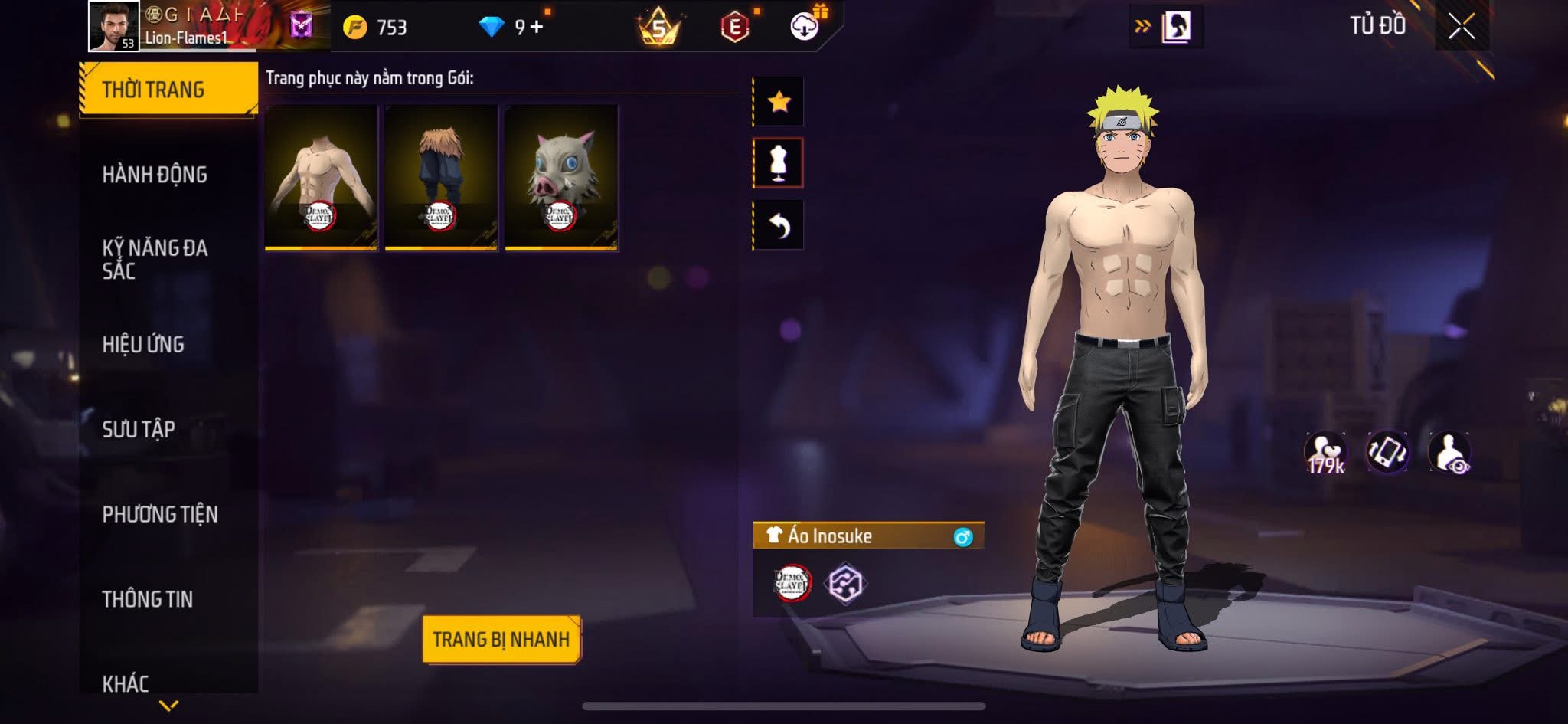Click the TRANG BỊ NHANH button
The height and width of the screenshot is (724, 1568).
[x=501, y=639]
